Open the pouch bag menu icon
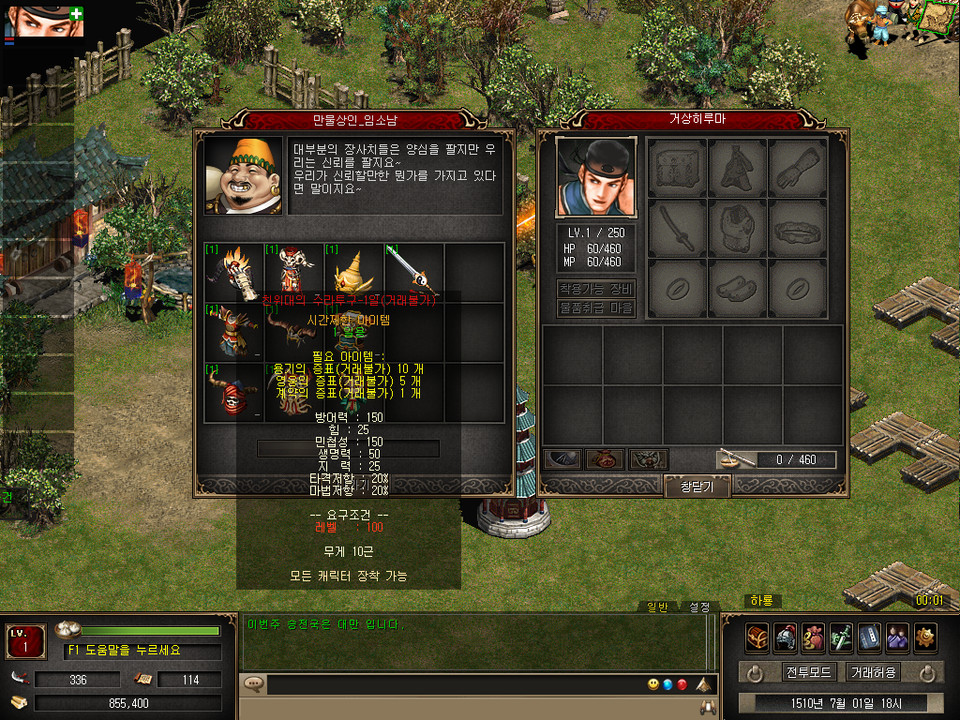960x720 pixels. click(x=813, y=637)
